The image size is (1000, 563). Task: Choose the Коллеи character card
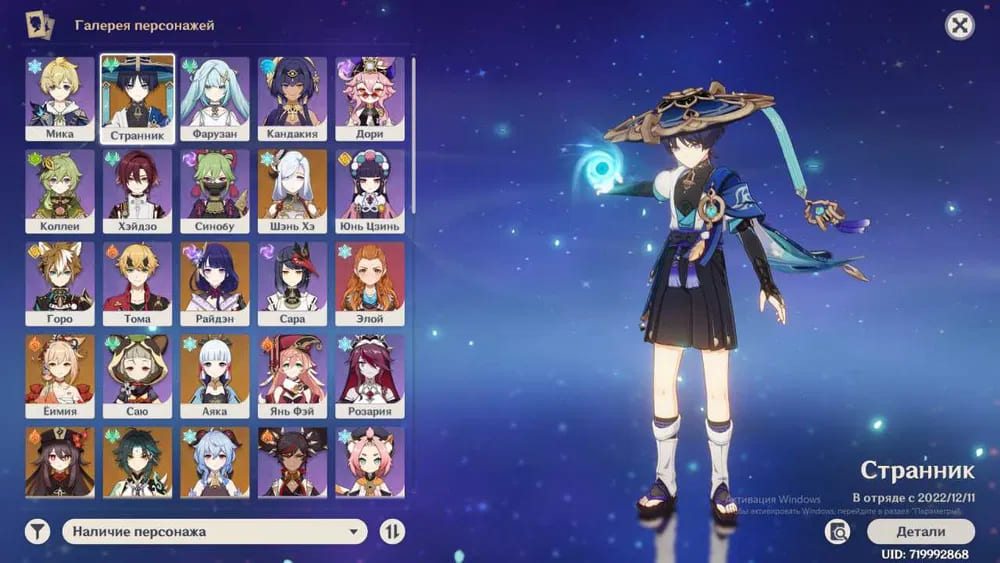point(60,191)
